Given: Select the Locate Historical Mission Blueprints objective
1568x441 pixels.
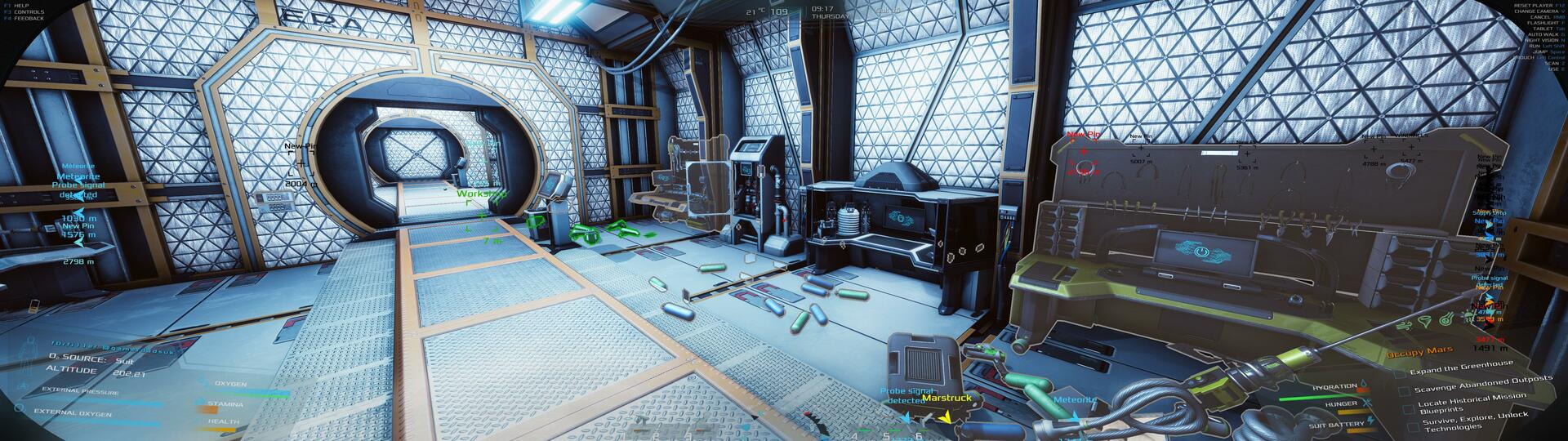Looking at the screenshot, I should click(1471, 403).
